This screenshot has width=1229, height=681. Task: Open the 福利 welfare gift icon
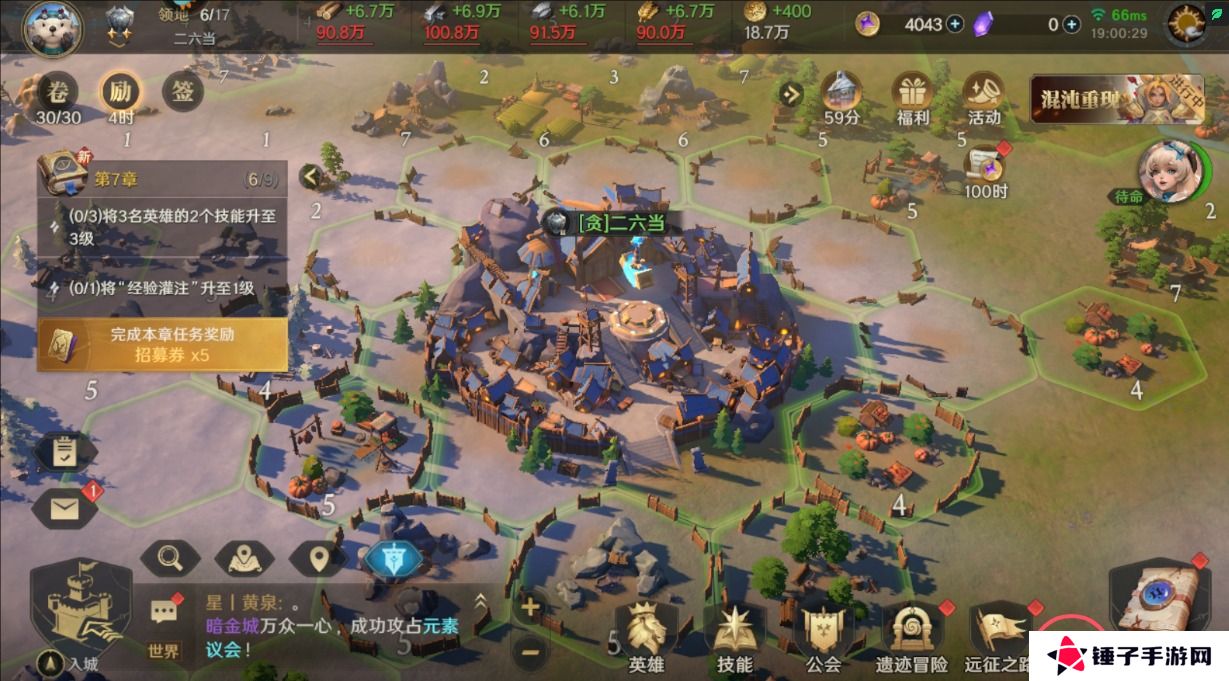click(x=913, y=98)
